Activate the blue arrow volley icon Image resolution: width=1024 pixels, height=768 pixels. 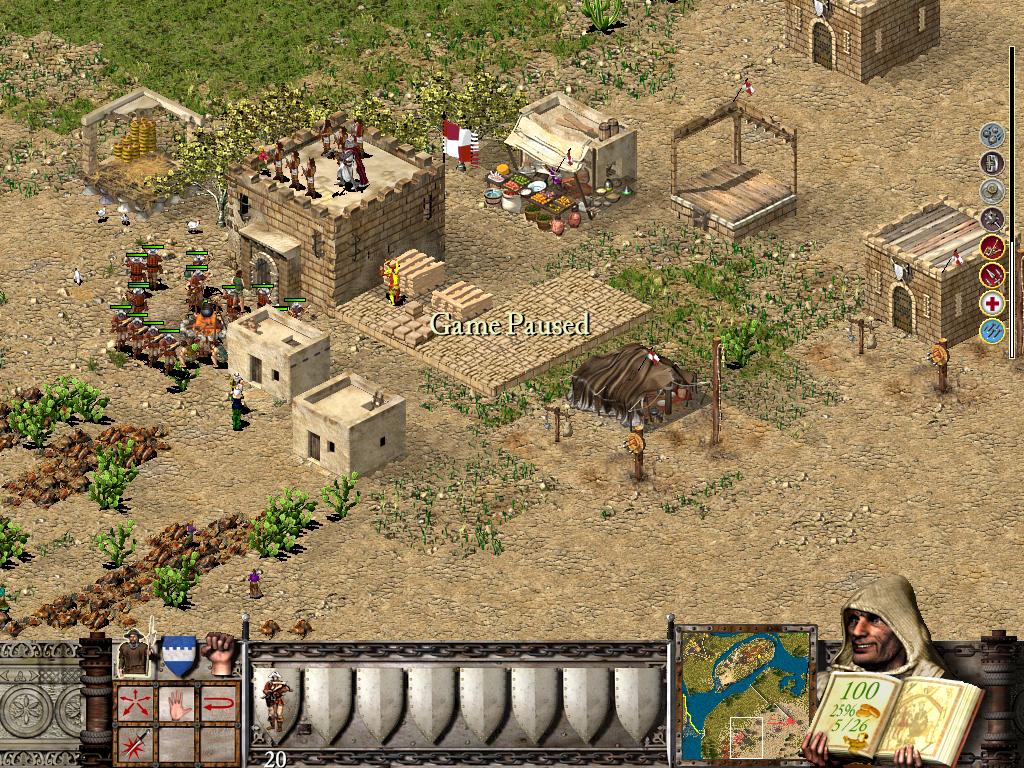992,331
